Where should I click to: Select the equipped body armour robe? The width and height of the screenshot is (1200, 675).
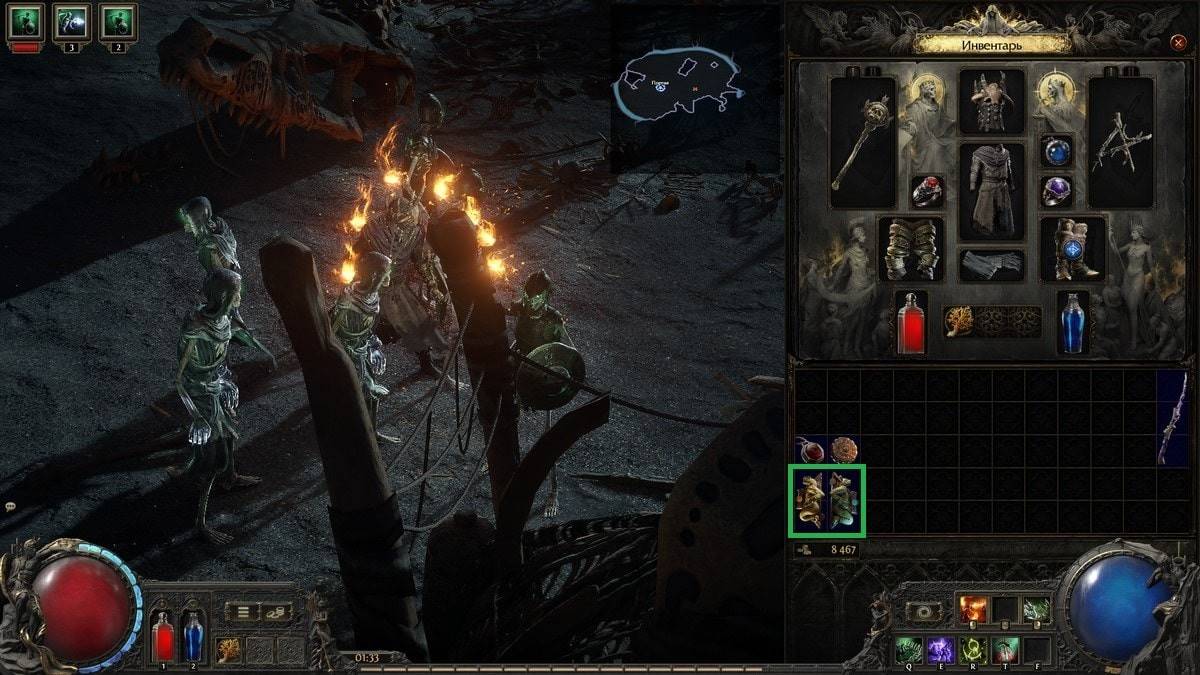(991, 190)
